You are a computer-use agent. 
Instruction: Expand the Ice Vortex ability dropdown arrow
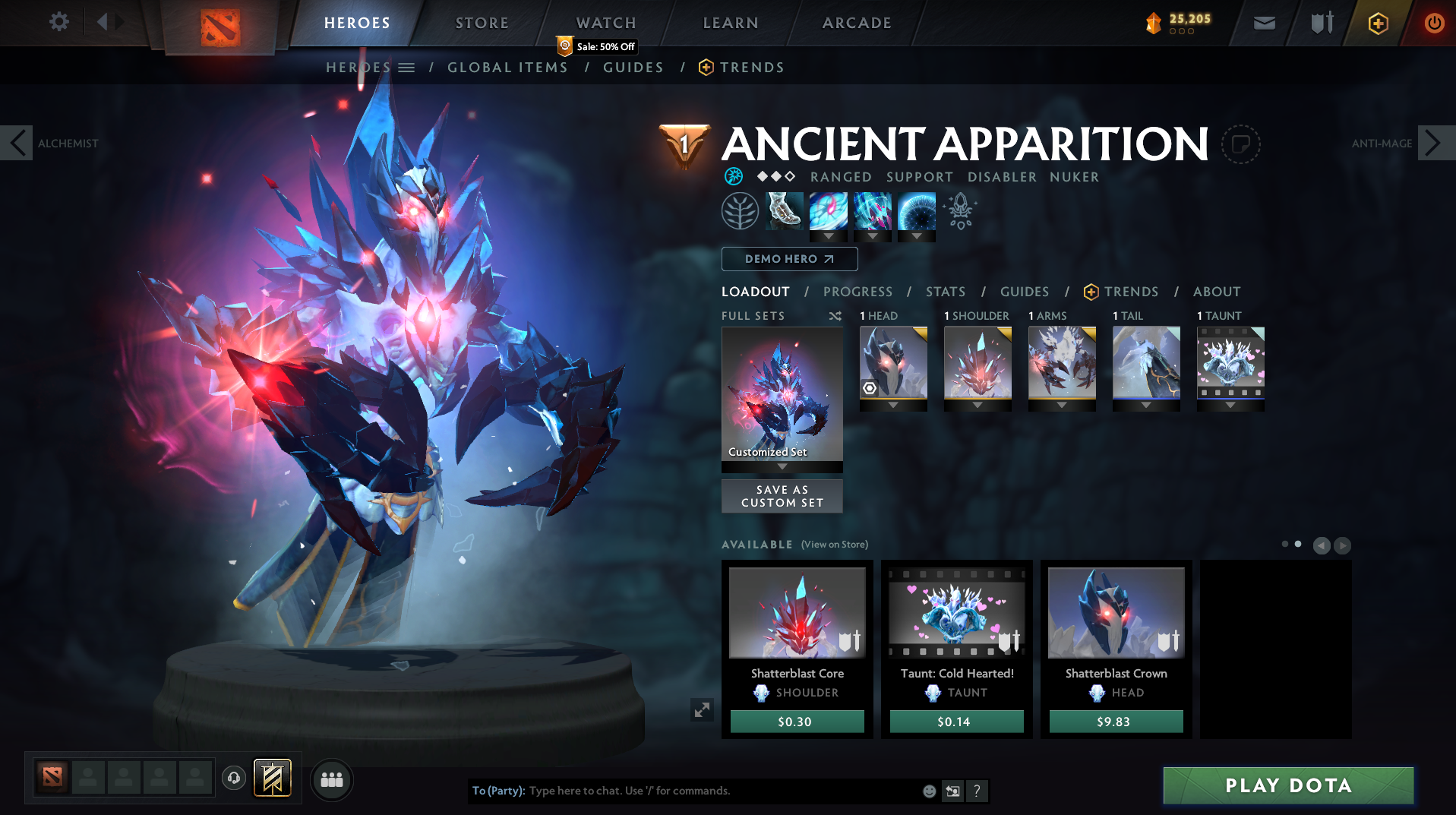(829, 236)
